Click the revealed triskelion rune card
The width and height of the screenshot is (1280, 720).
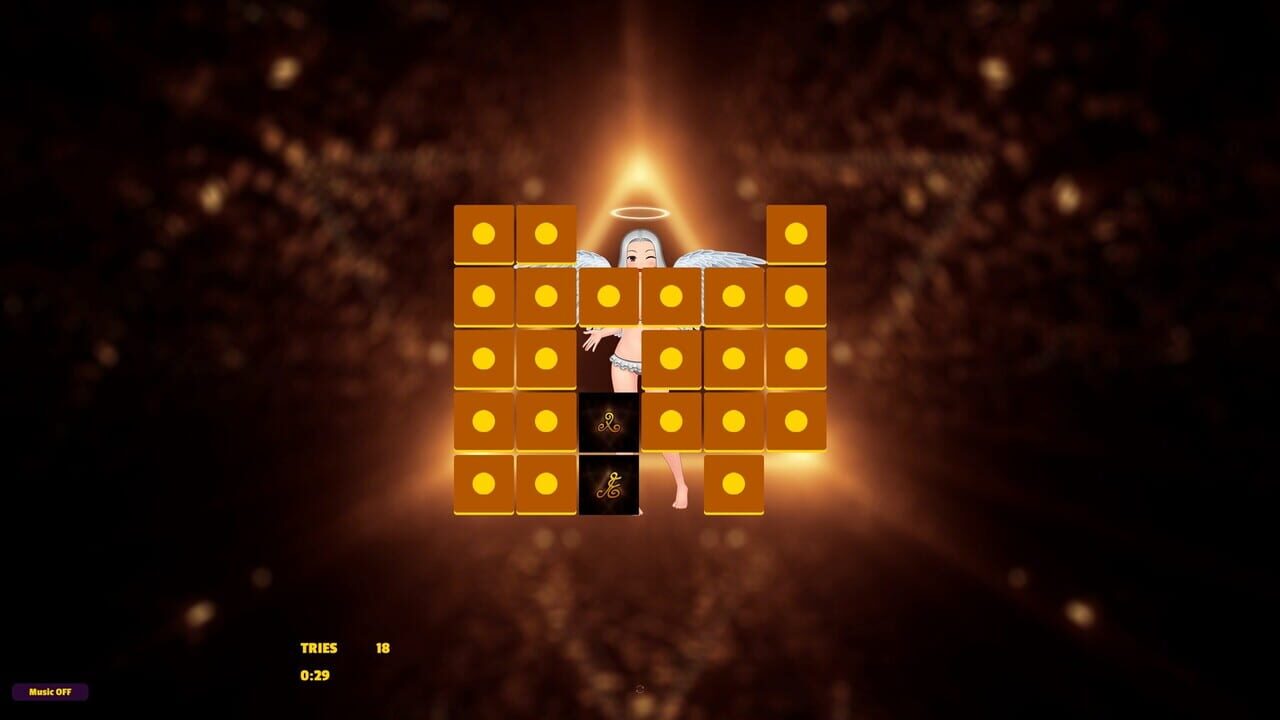point(610,422)
